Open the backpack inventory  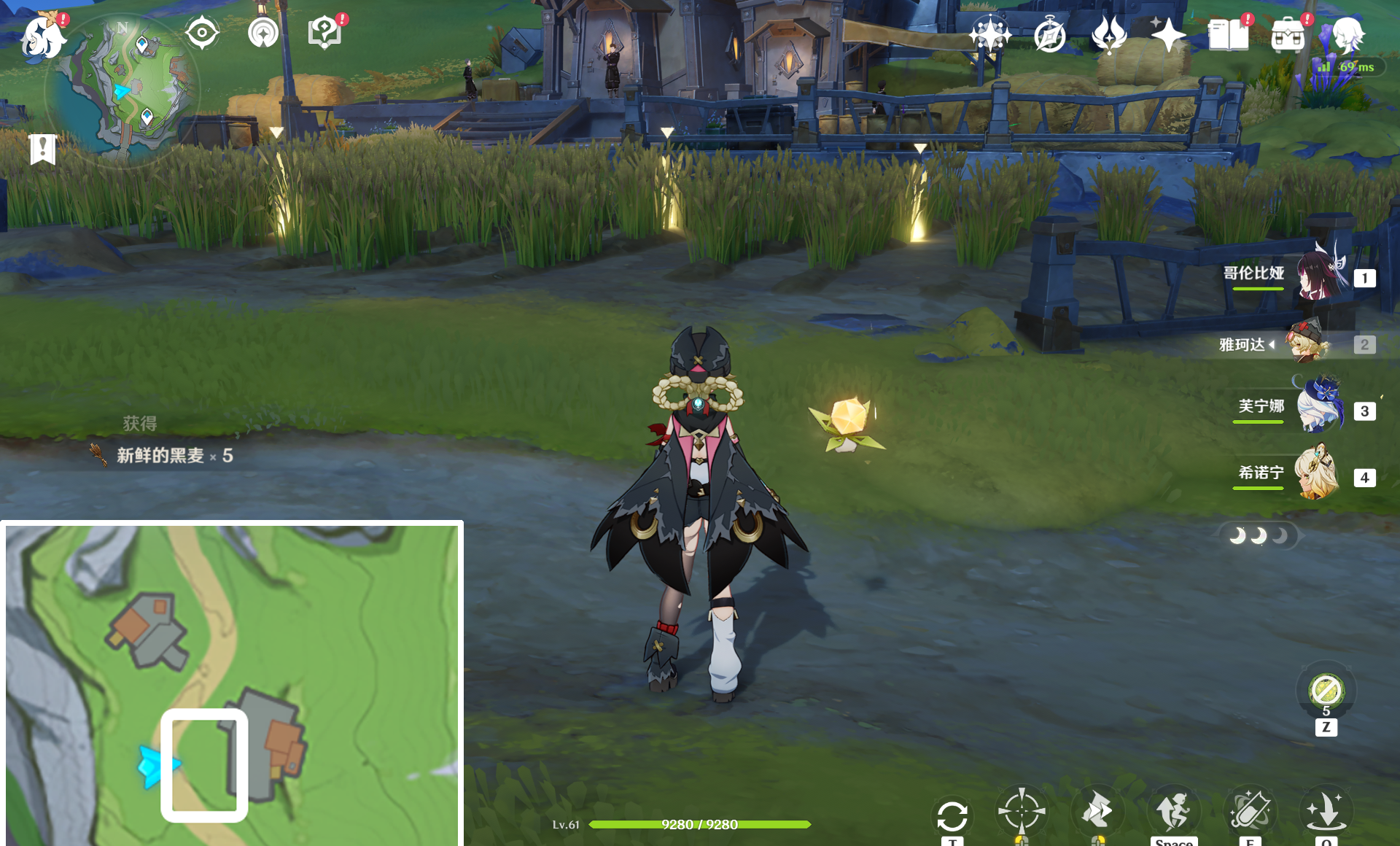point(1288,34)
